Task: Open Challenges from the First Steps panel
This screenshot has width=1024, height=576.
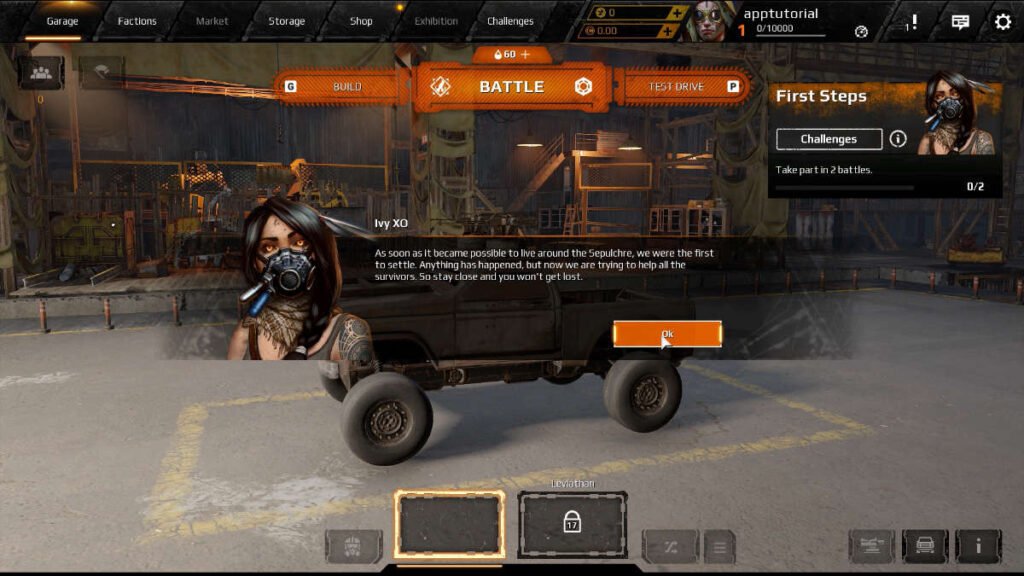Action: click(x=829, y=139)
